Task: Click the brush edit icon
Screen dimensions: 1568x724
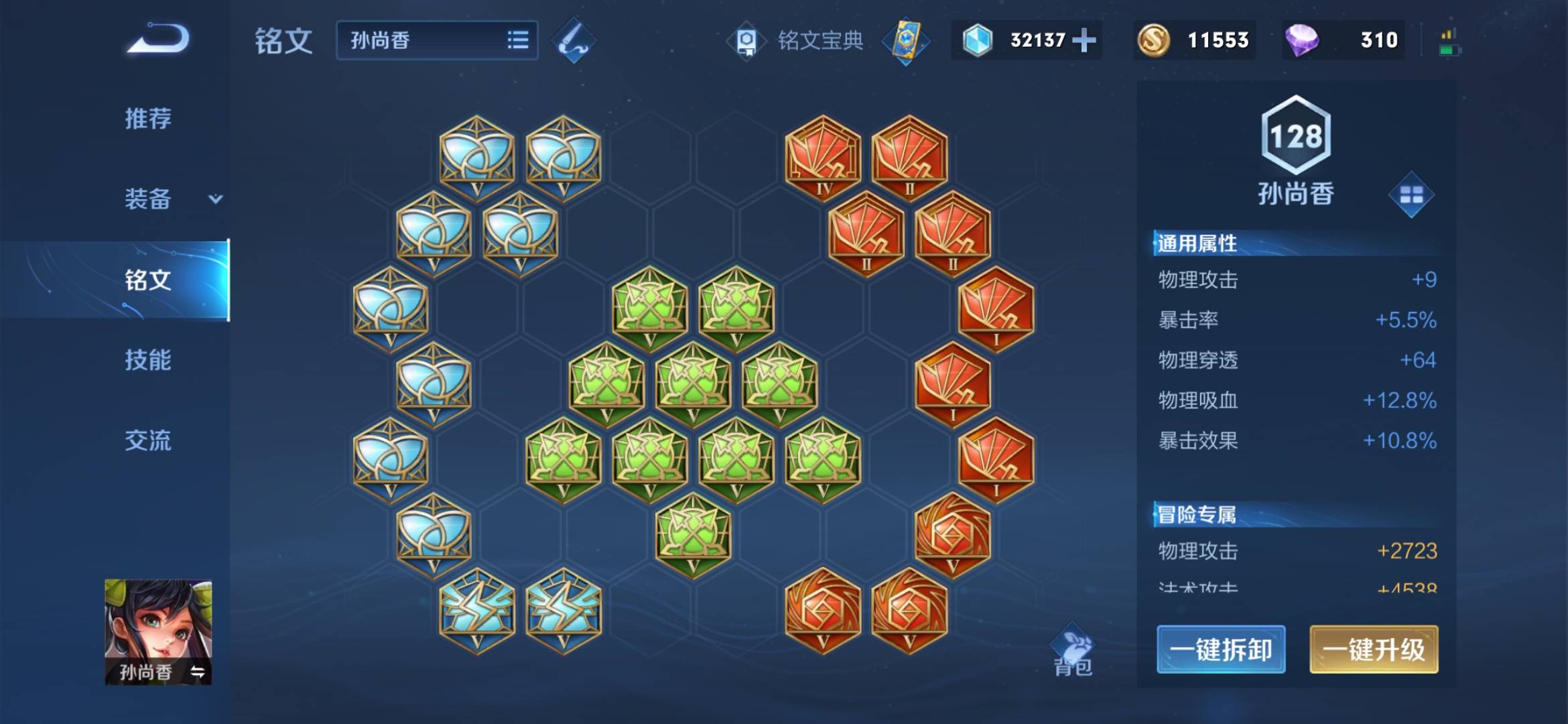Action: (574, 41)
